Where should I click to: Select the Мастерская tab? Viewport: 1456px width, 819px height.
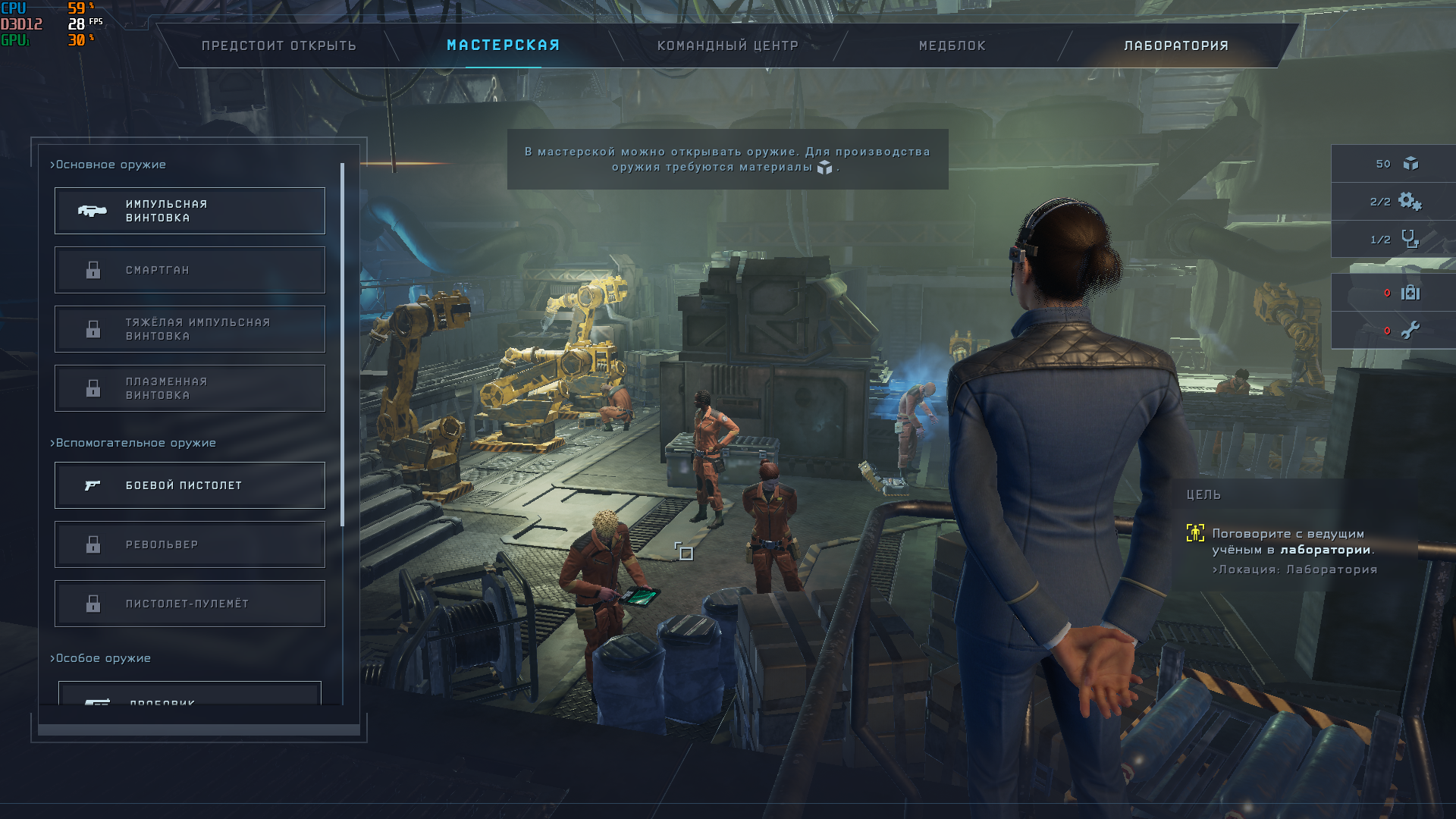point(503,45)
